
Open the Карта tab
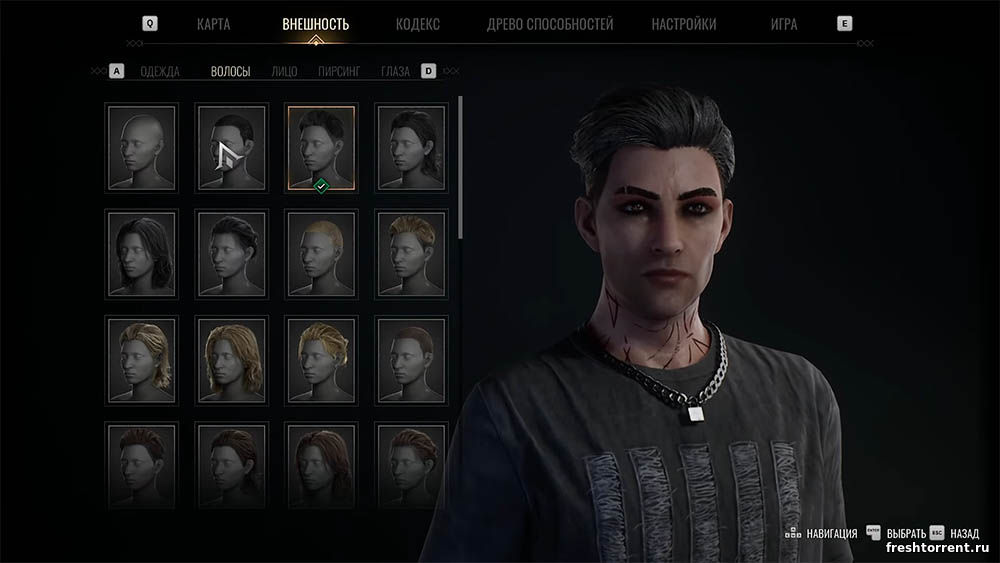(x=214, y=24)
